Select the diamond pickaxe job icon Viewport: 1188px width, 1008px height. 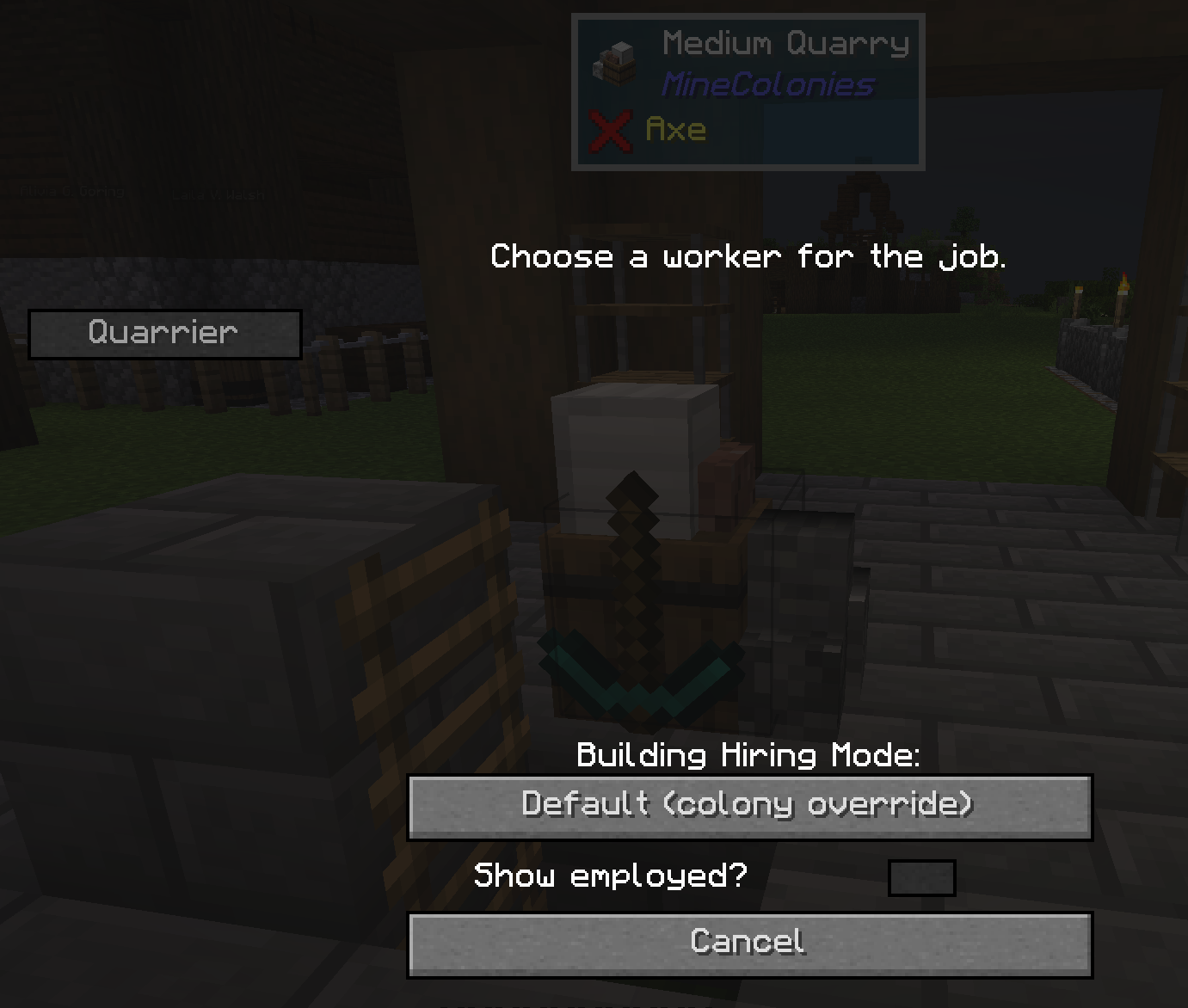[x=632, y=559]
